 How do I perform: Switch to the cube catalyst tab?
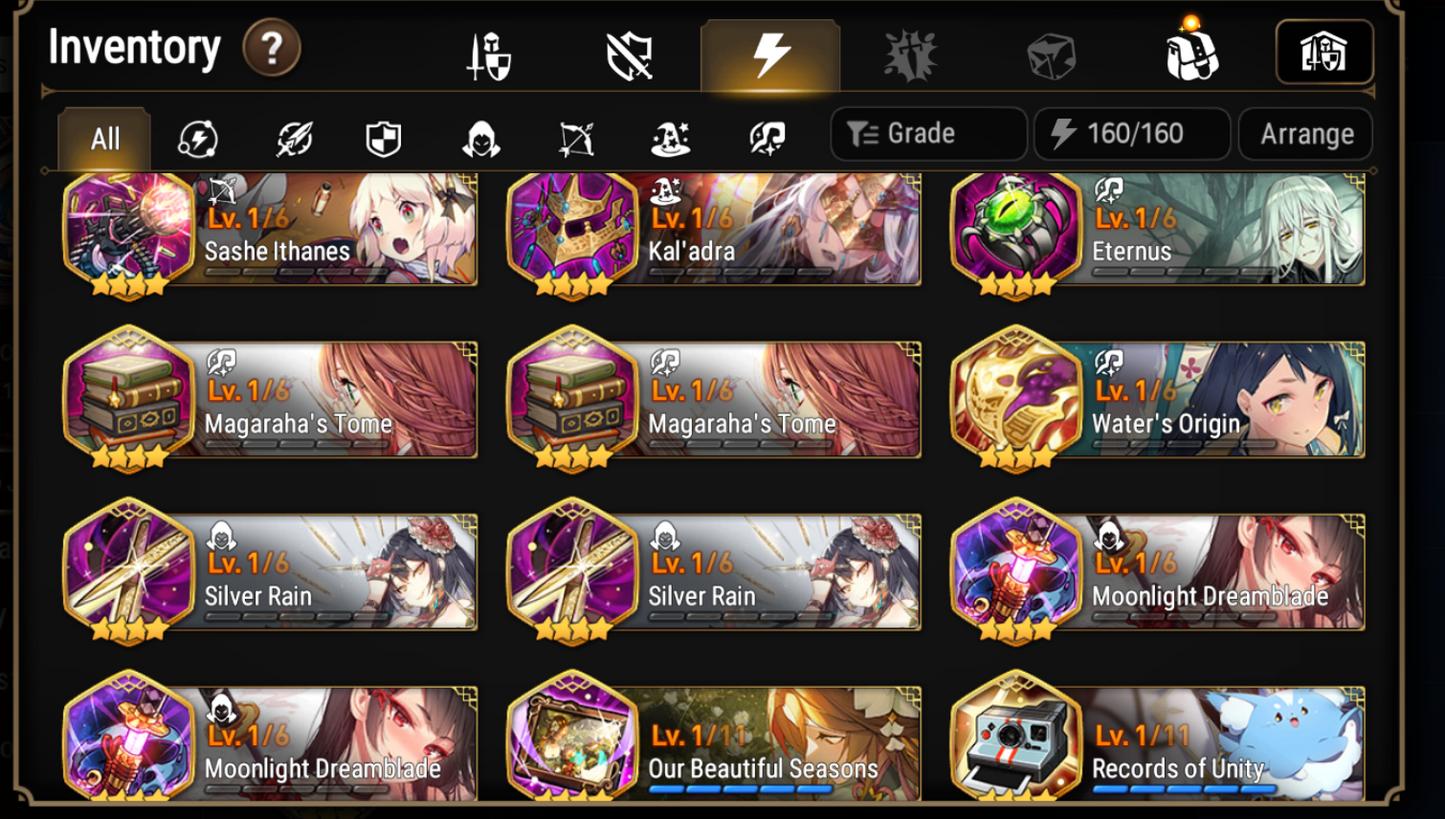tap(1051, 55)
